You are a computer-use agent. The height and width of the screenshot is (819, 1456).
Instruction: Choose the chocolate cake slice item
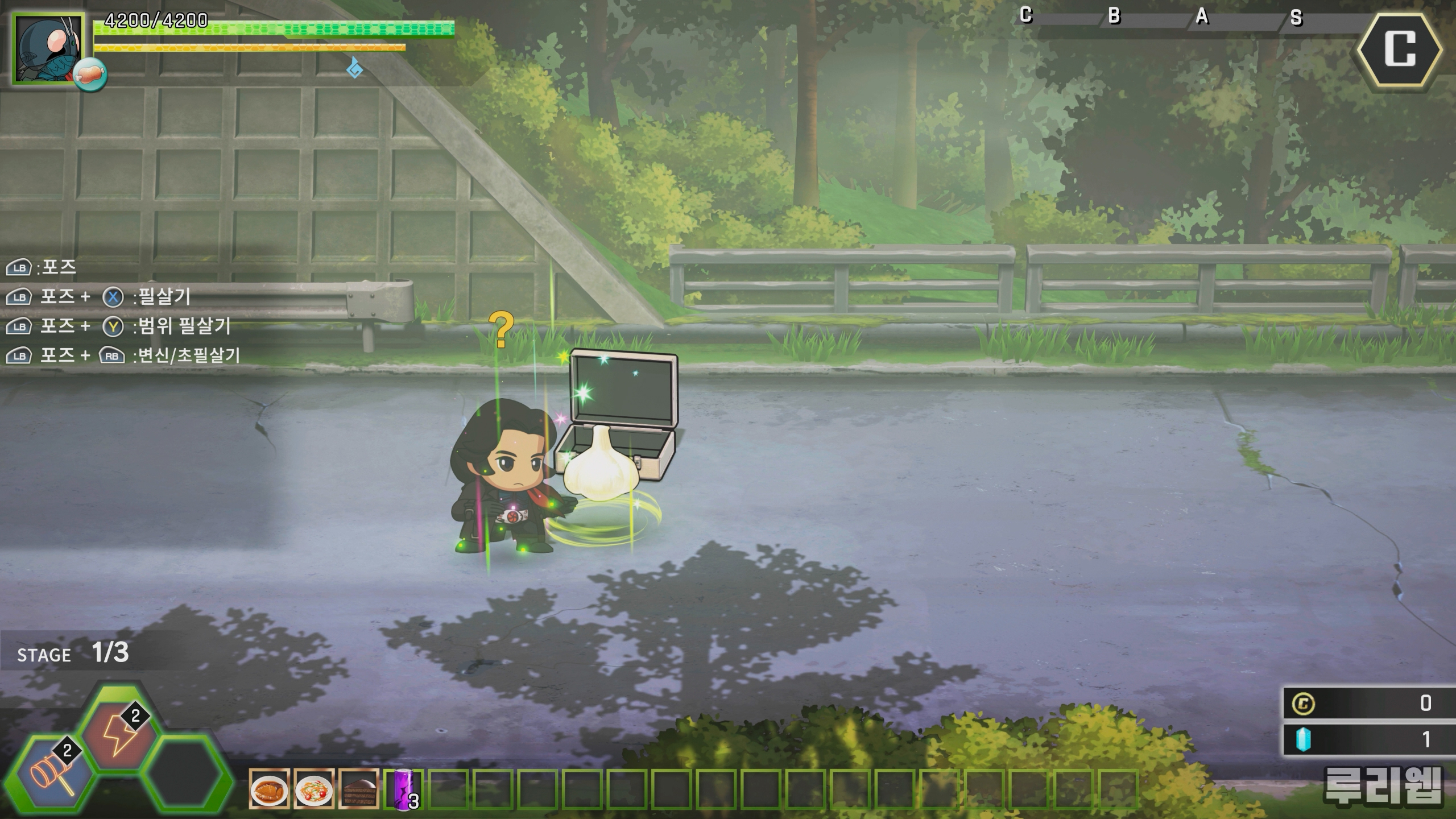point(359,789)
